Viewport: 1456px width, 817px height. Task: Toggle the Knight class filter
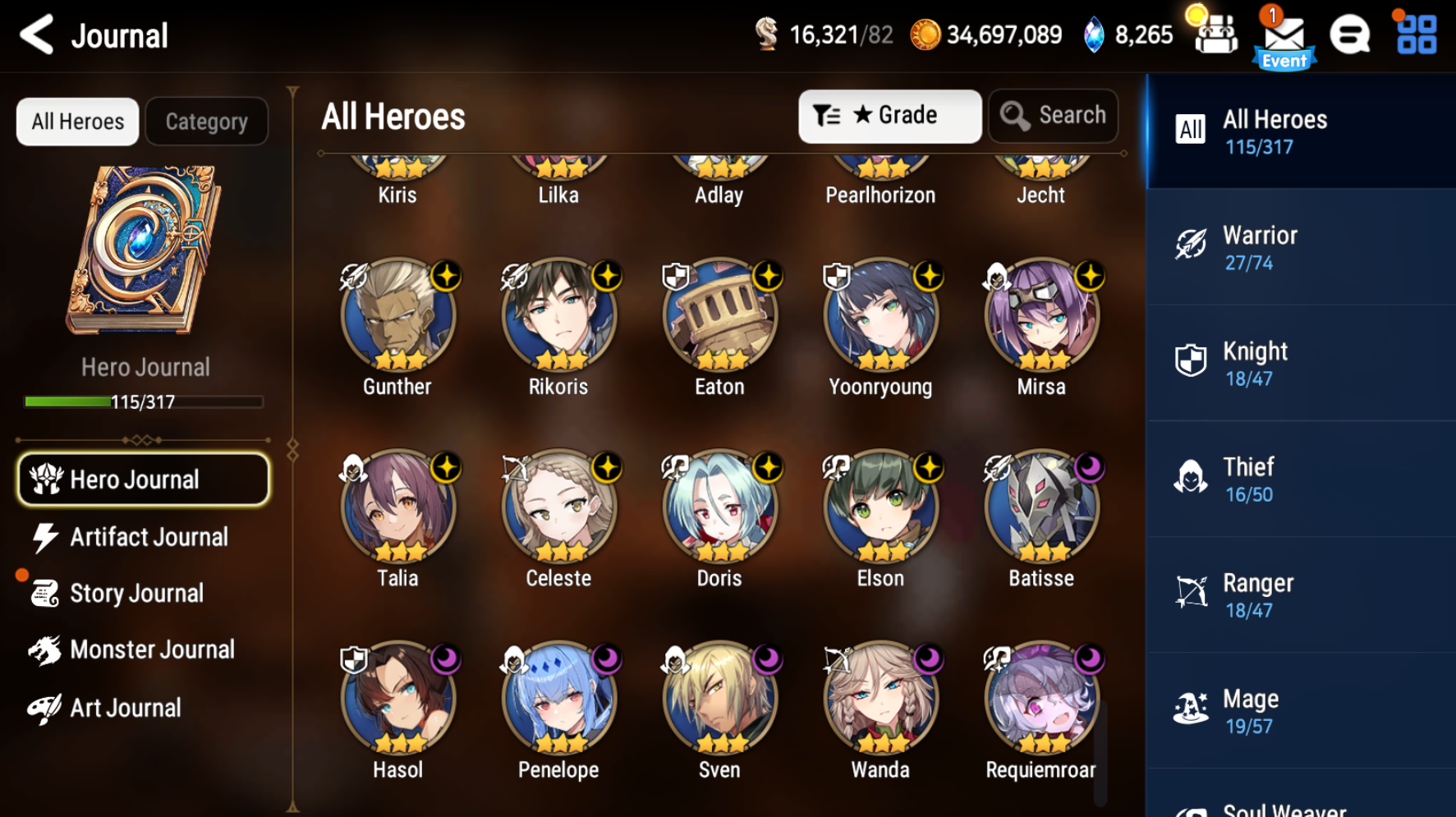(1191, 360)
